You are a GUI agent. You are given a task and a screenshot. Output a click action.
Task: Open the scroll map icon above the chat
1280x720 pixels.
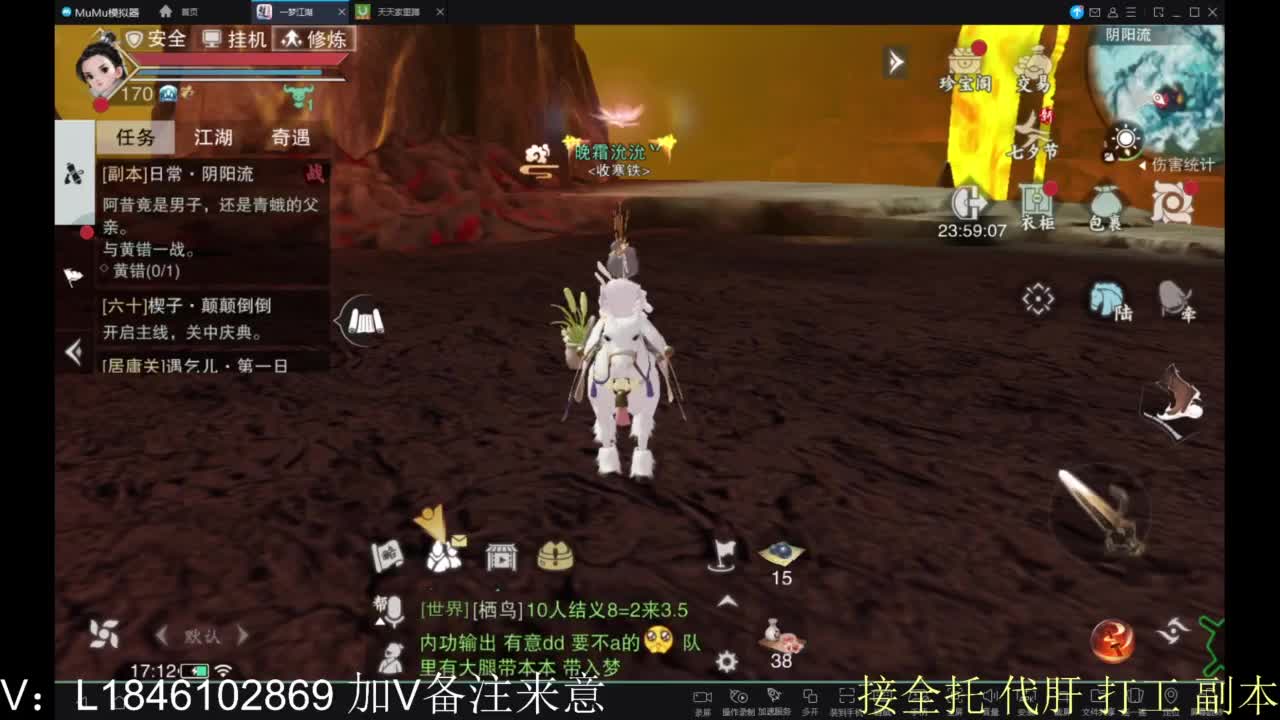click(x=389, y=557)
